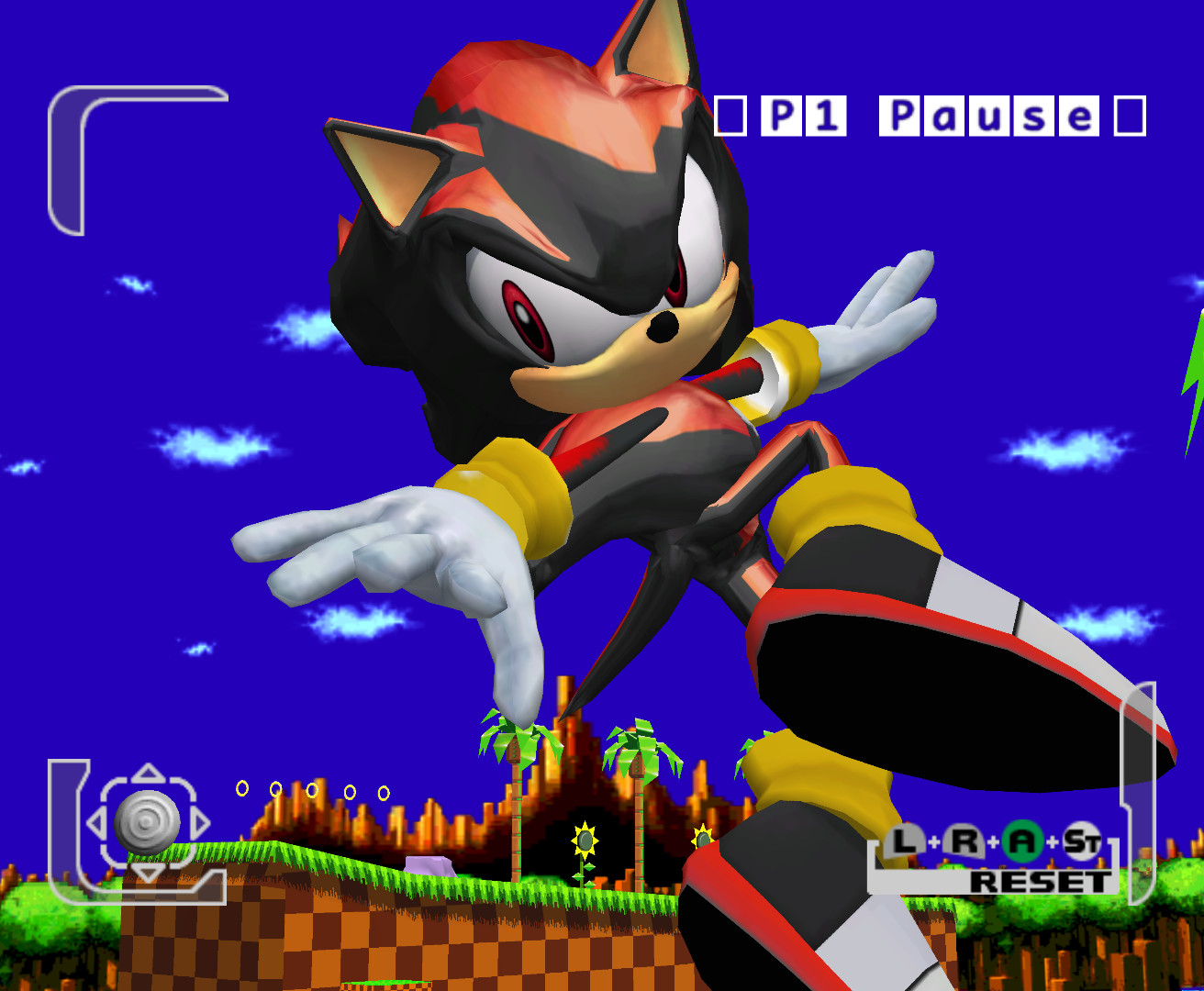
Task: Select the left directional arrow on the d-pad
Action: click(x=97, y=821)
